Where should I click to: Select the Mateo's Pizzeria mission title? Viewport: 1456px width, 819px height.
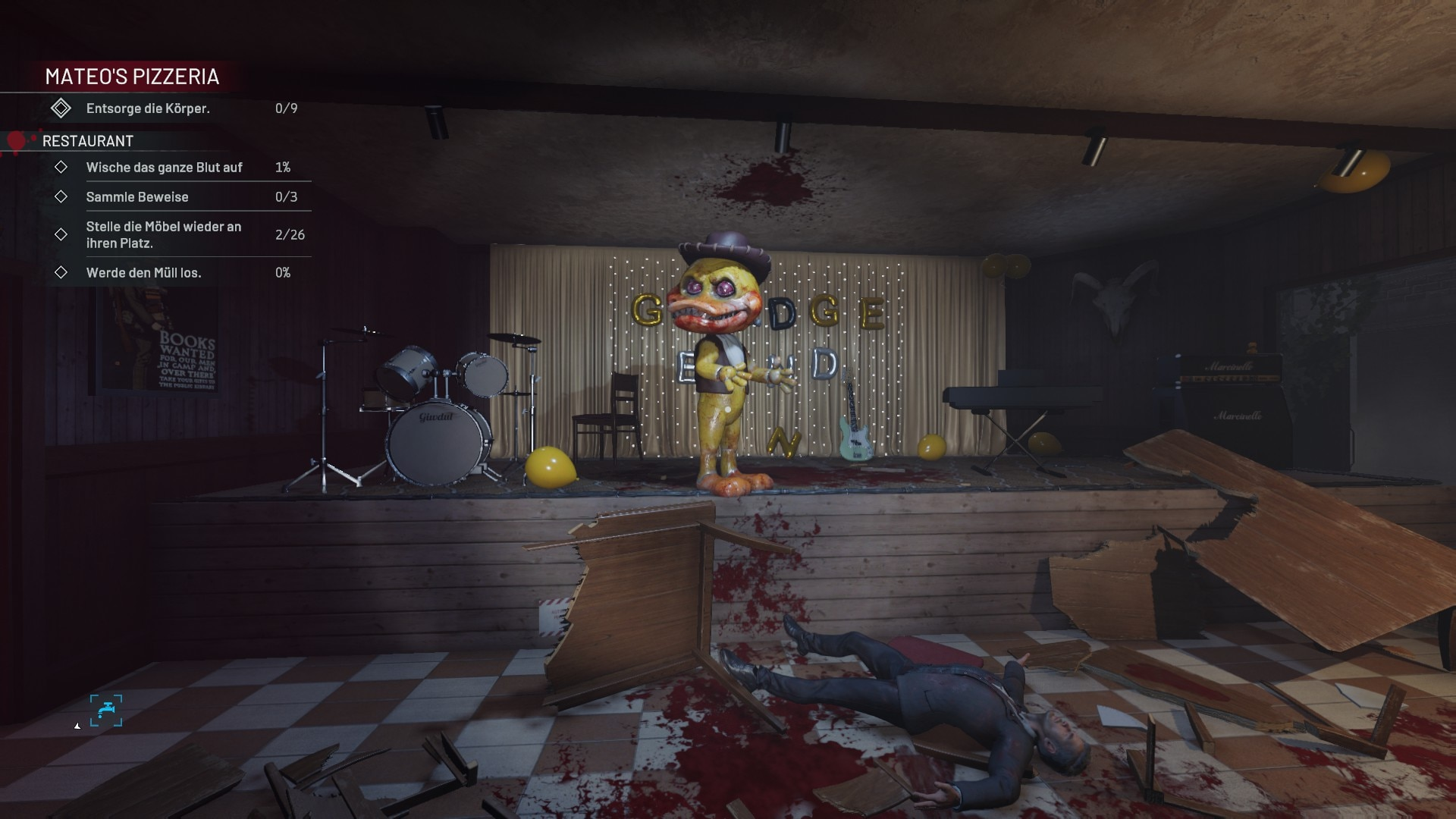click(x=132, y=77)
